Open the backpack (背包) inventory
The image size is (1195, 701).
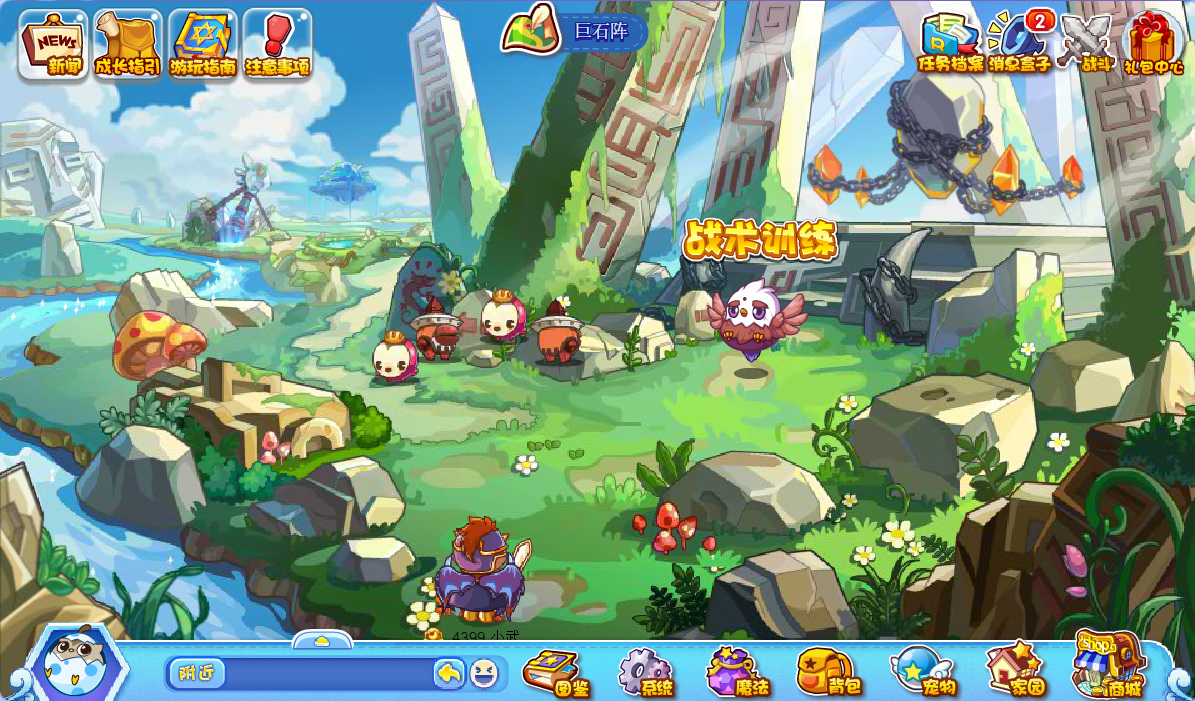828,672
